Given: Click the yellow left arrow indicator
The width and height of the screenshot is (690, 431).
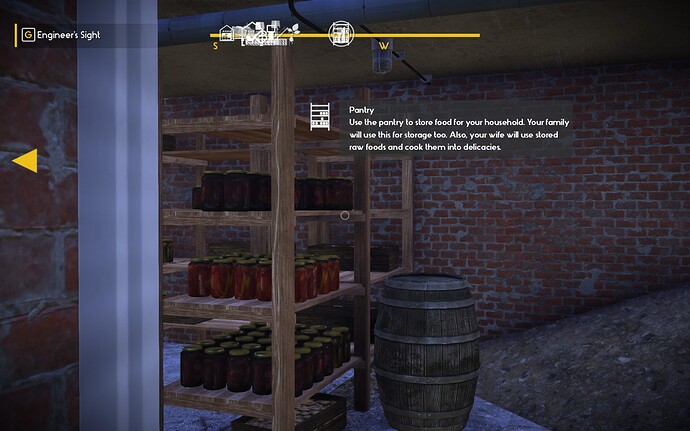Looking at the screenshot, I should coord(25,160).
